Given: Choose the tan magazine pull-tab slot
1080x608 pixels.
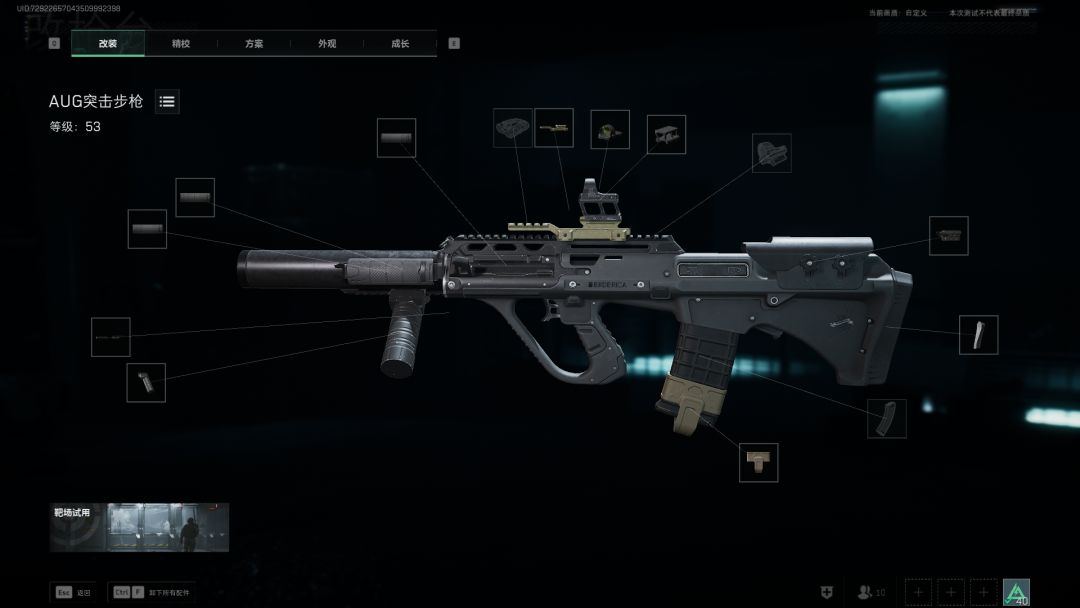Looking at the screenshot, I should coord(758,462).
